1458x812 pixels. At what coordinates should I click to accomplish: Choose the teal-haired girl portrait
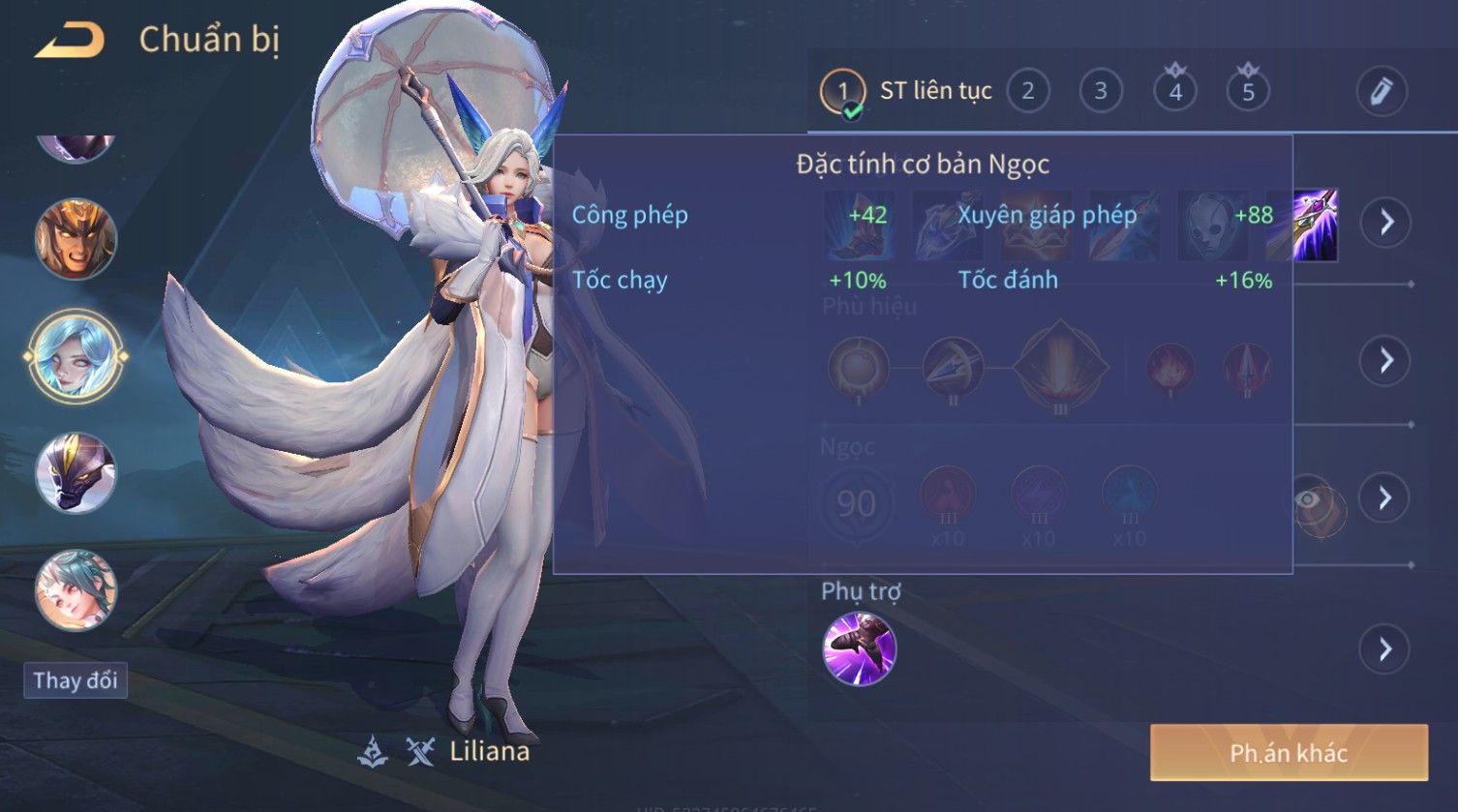click(x=76, y=590)
